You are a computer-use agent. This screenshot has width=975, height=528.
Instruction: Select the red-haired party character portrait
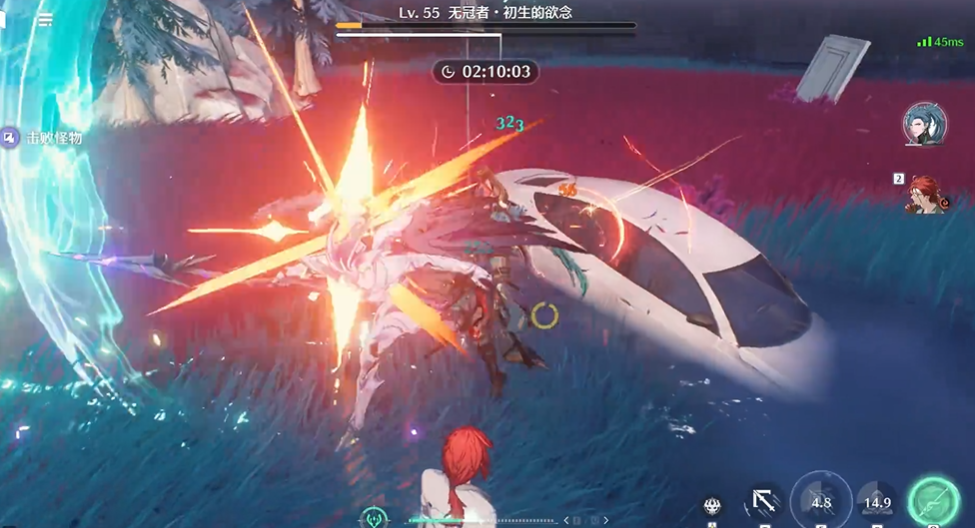tap(927, 192)
